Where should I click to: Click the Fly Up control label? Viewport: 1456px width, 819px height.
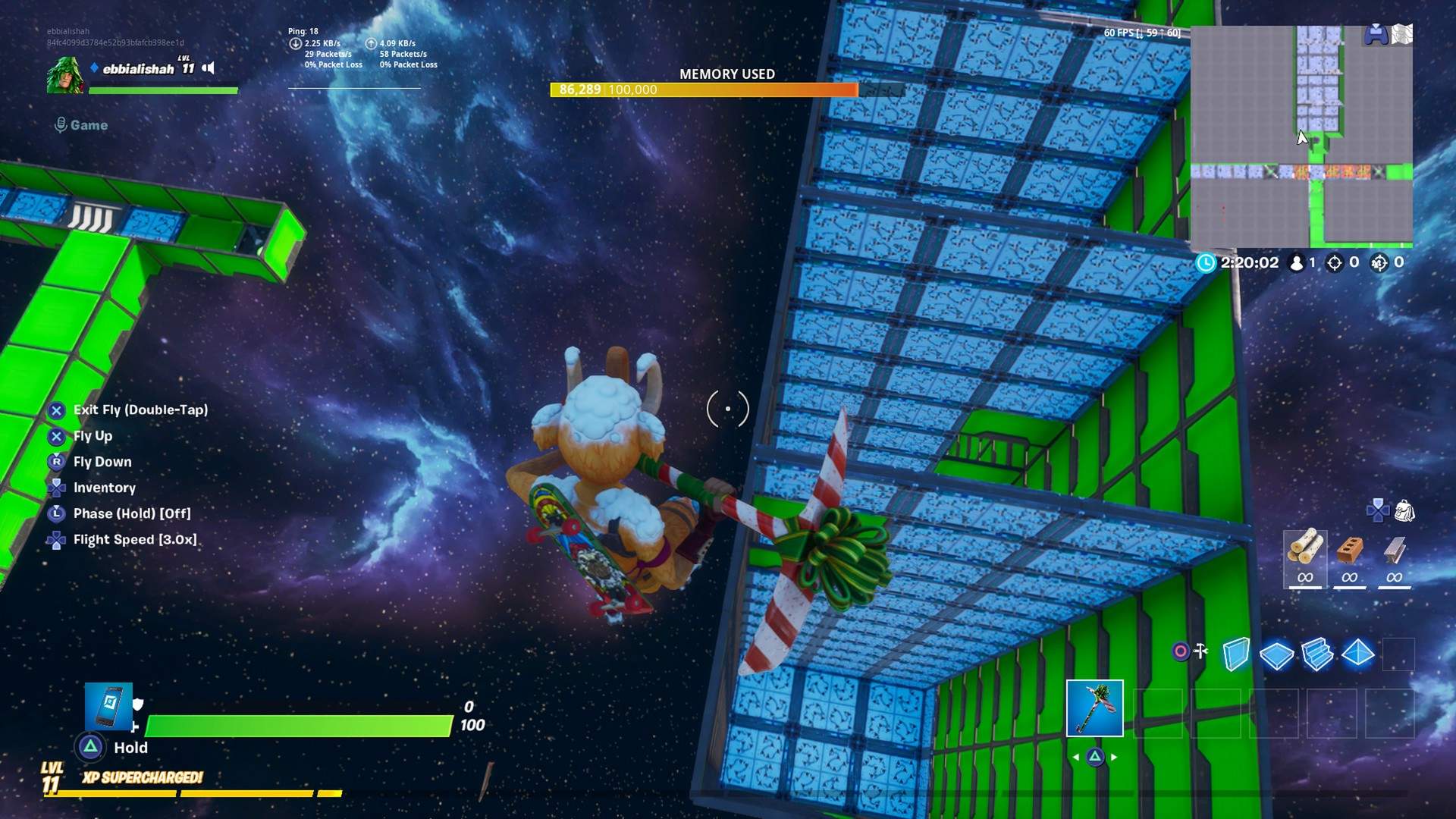tap(92, 436)
